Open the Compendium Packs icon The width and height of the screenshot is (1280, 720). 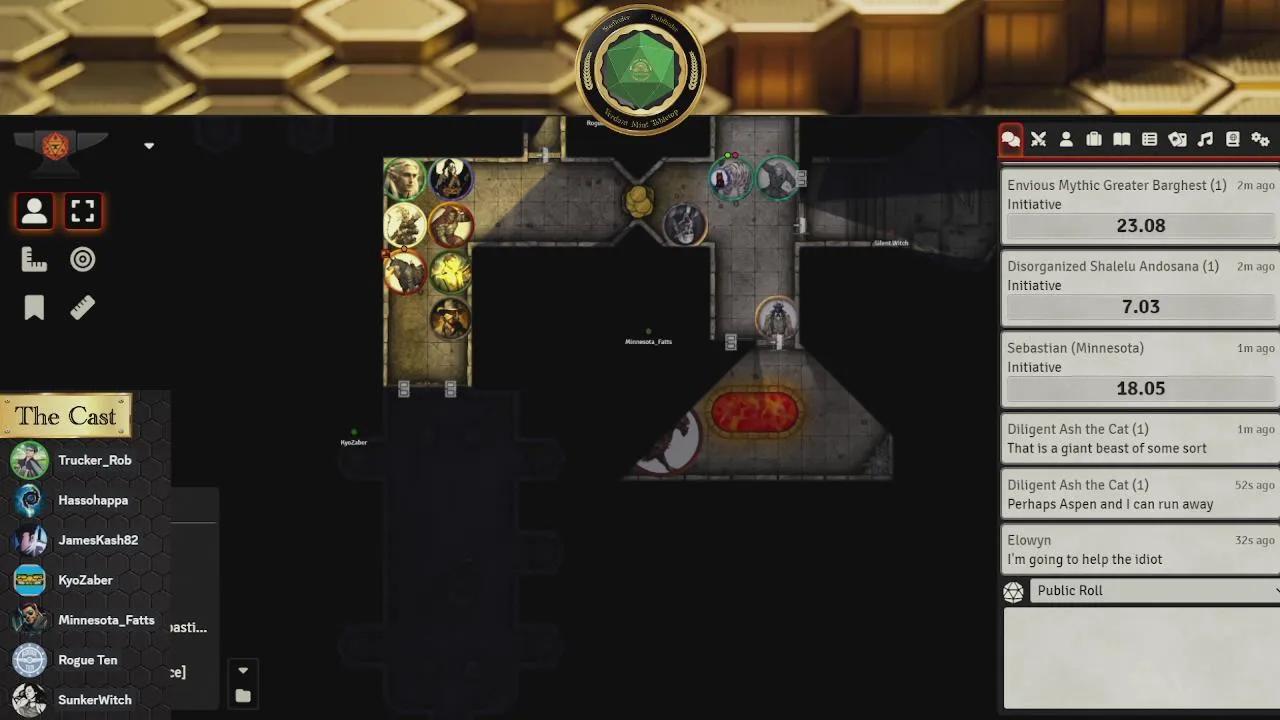tap(1233, 139)
